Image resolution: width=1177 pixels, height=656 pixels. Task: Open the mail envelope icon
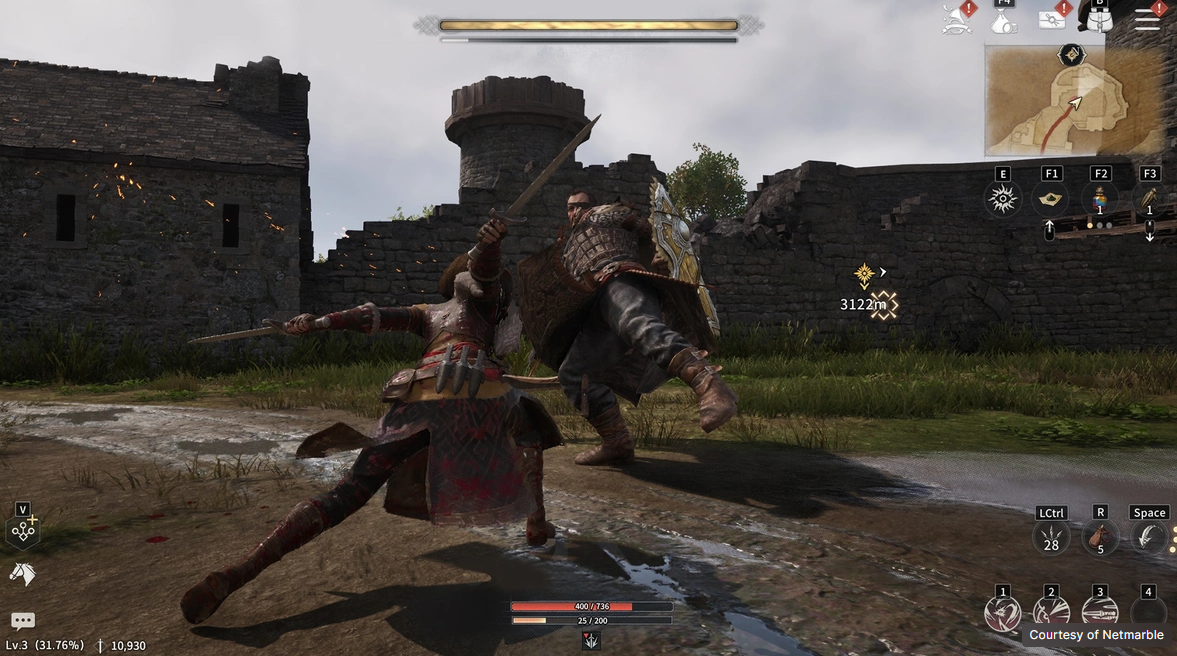pos(1052,19)
